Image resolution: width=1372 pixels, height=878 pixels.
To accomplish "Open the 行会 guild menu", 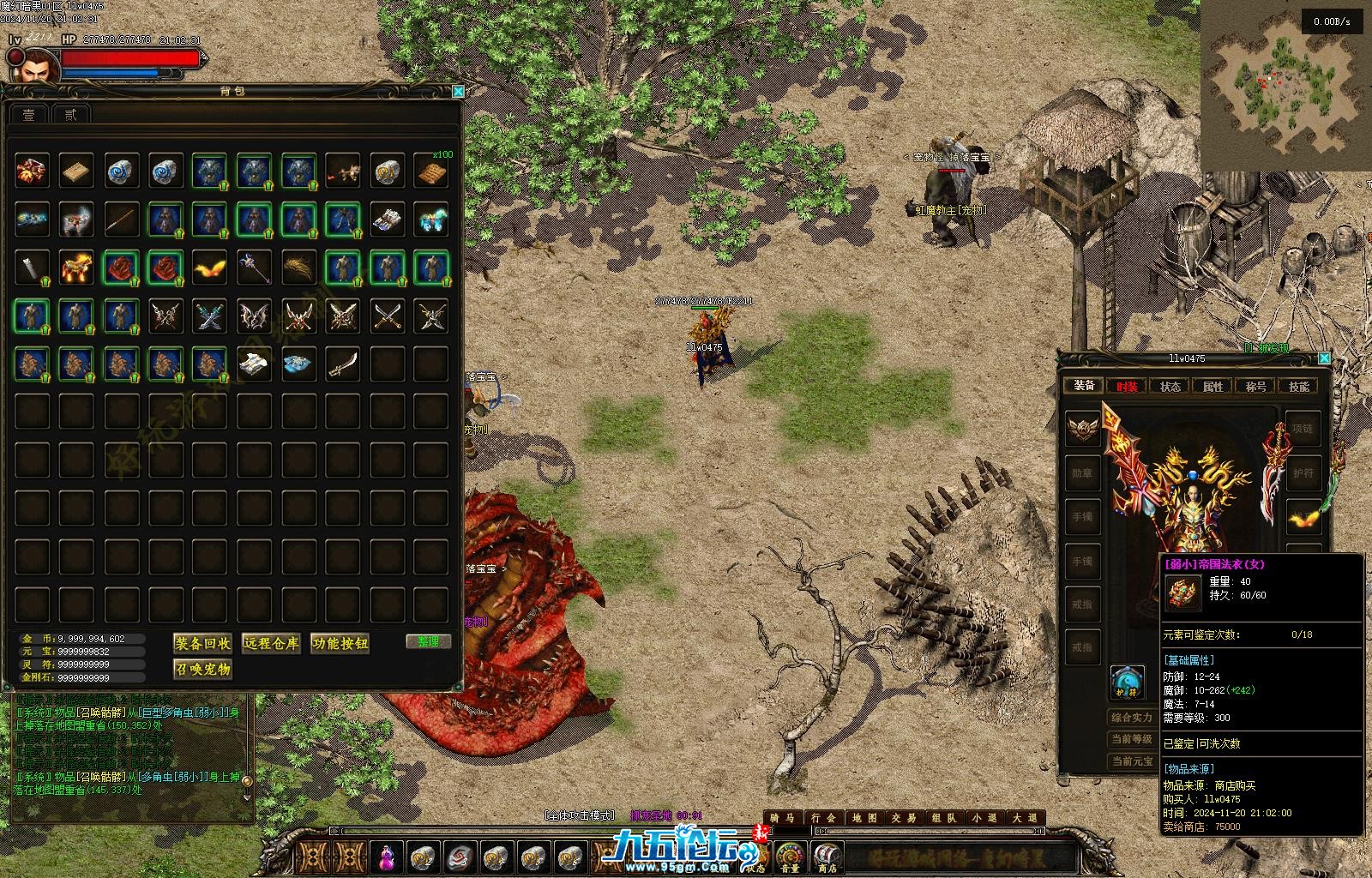I will 821,818.
